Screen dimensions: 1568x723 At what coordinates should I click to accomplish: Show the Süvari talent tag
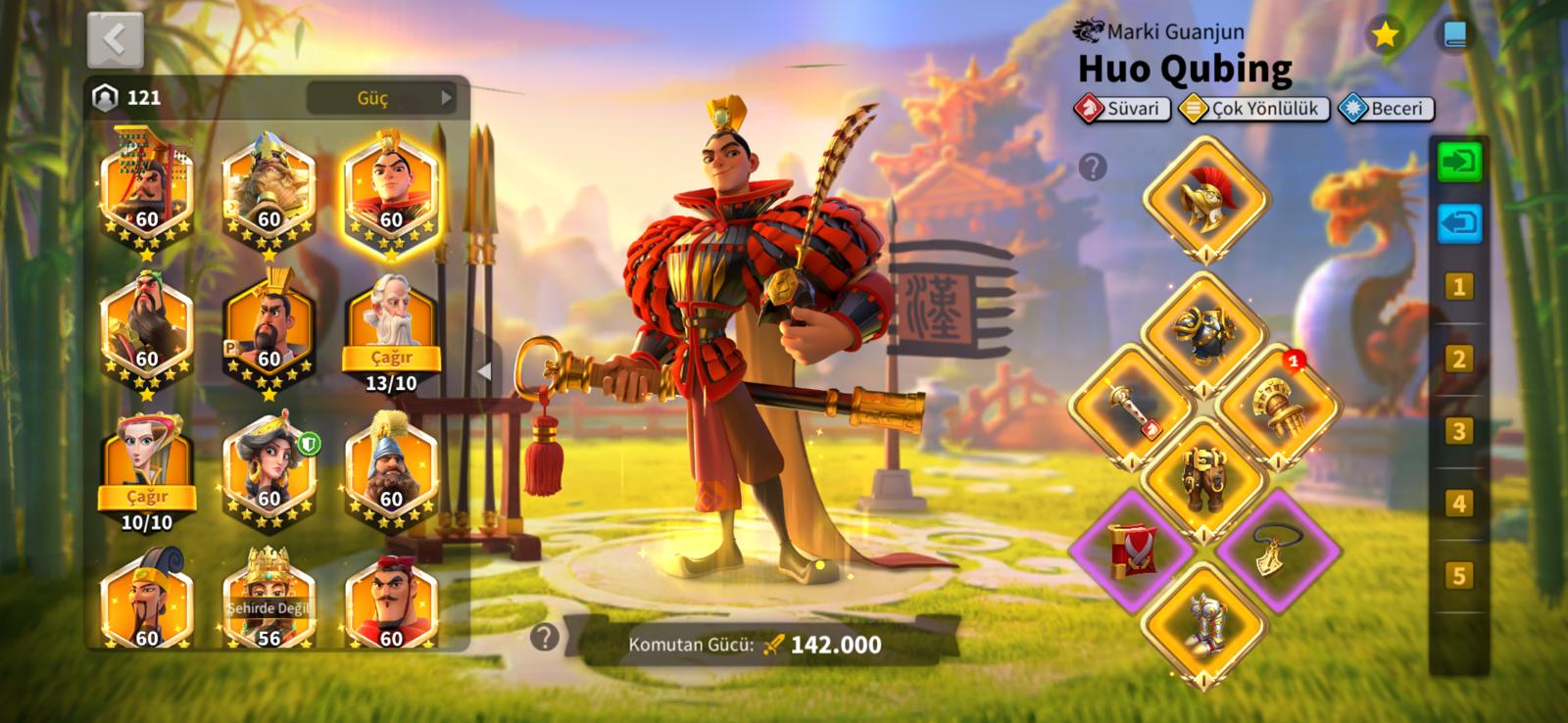1122,109
